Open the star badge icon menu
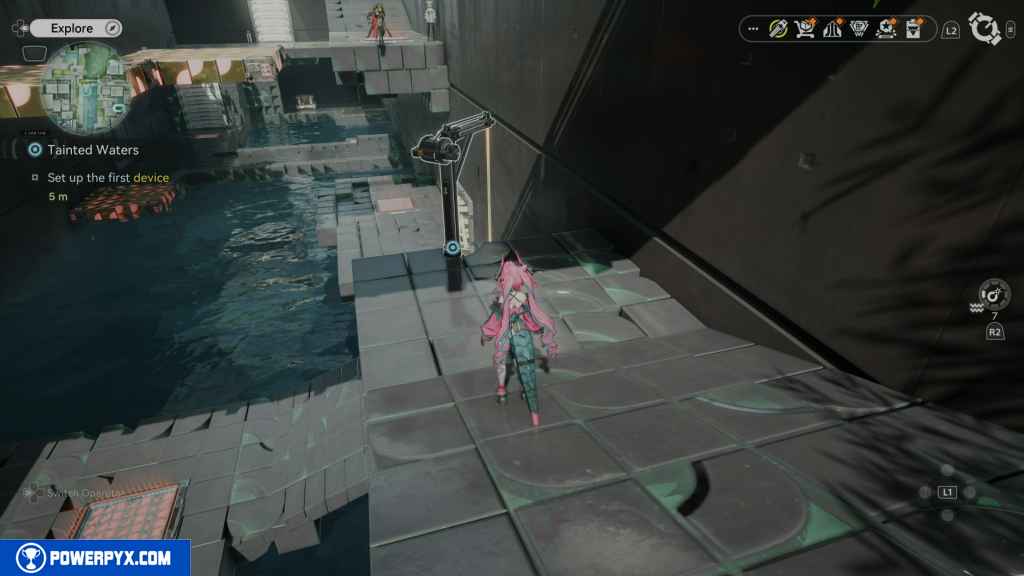Viewport: 1024px width, 576px height. (885, 29)
